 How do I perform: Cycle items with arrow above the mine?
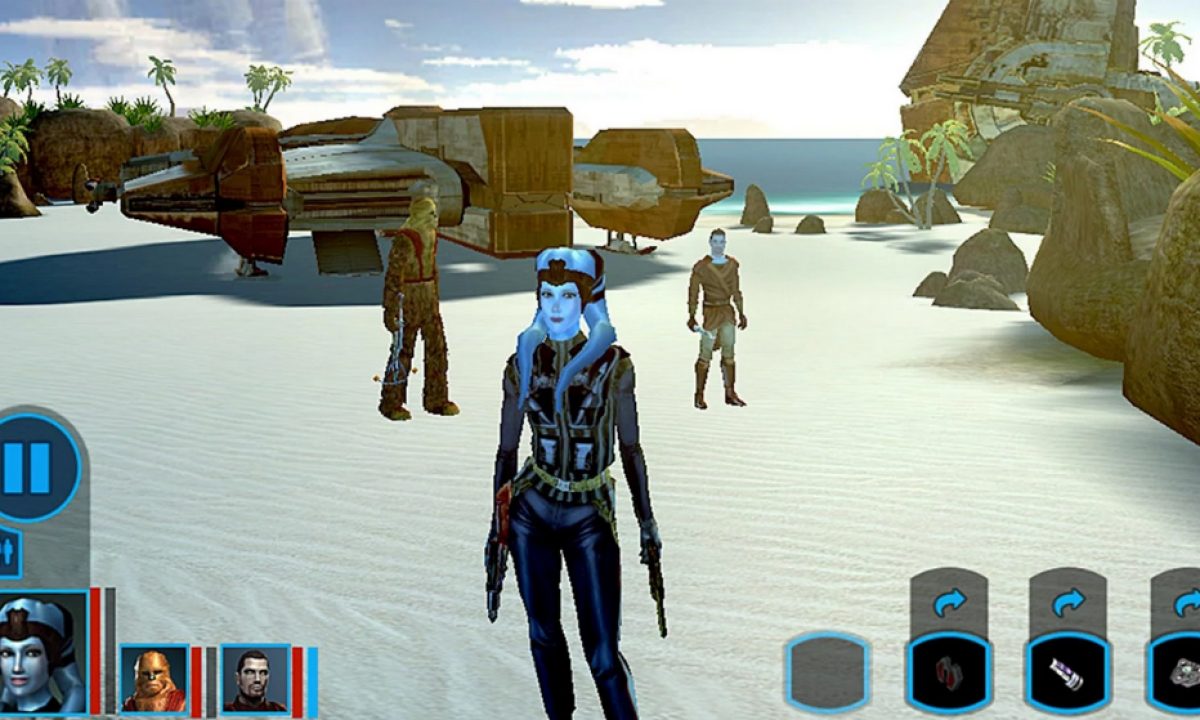tap(1185, 603)
